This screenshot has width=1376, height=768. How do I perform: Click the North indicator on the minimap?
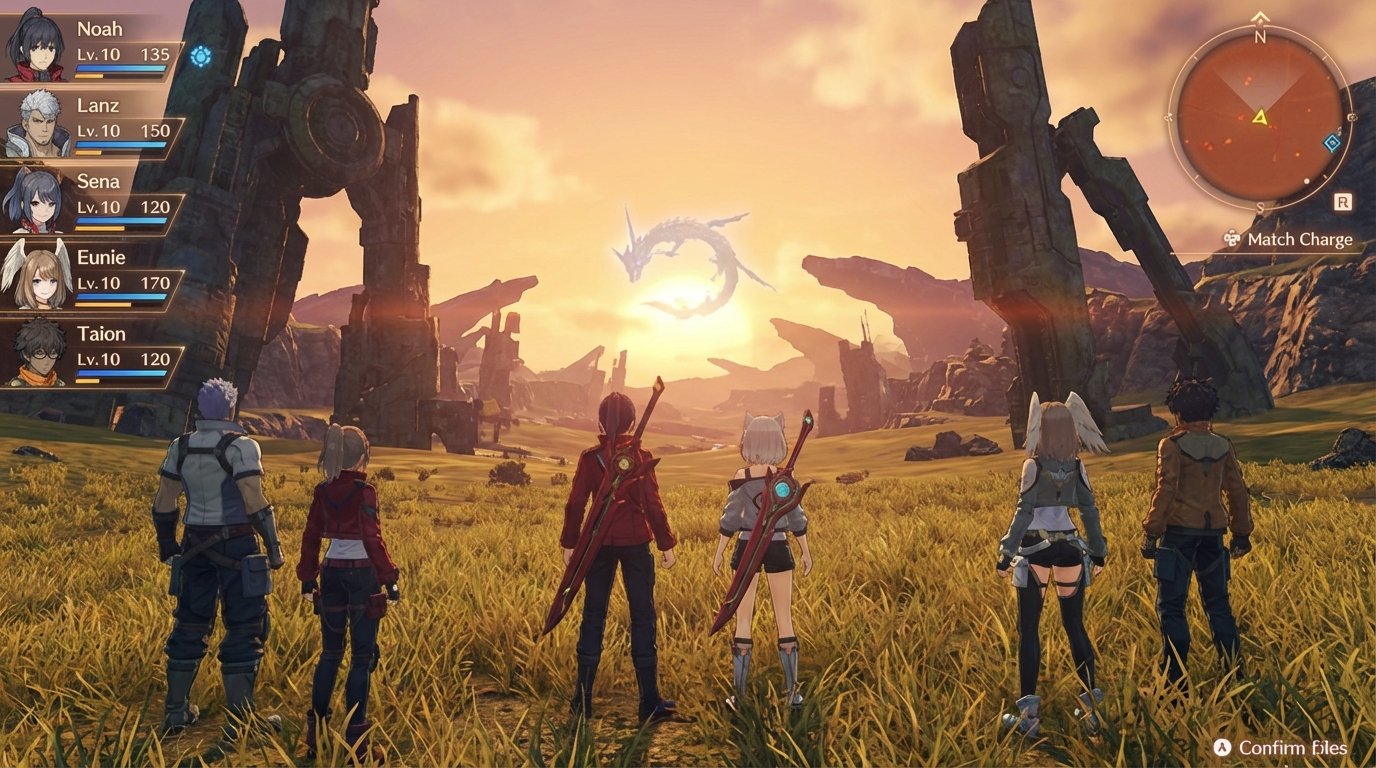click(x=1258, y=35)
